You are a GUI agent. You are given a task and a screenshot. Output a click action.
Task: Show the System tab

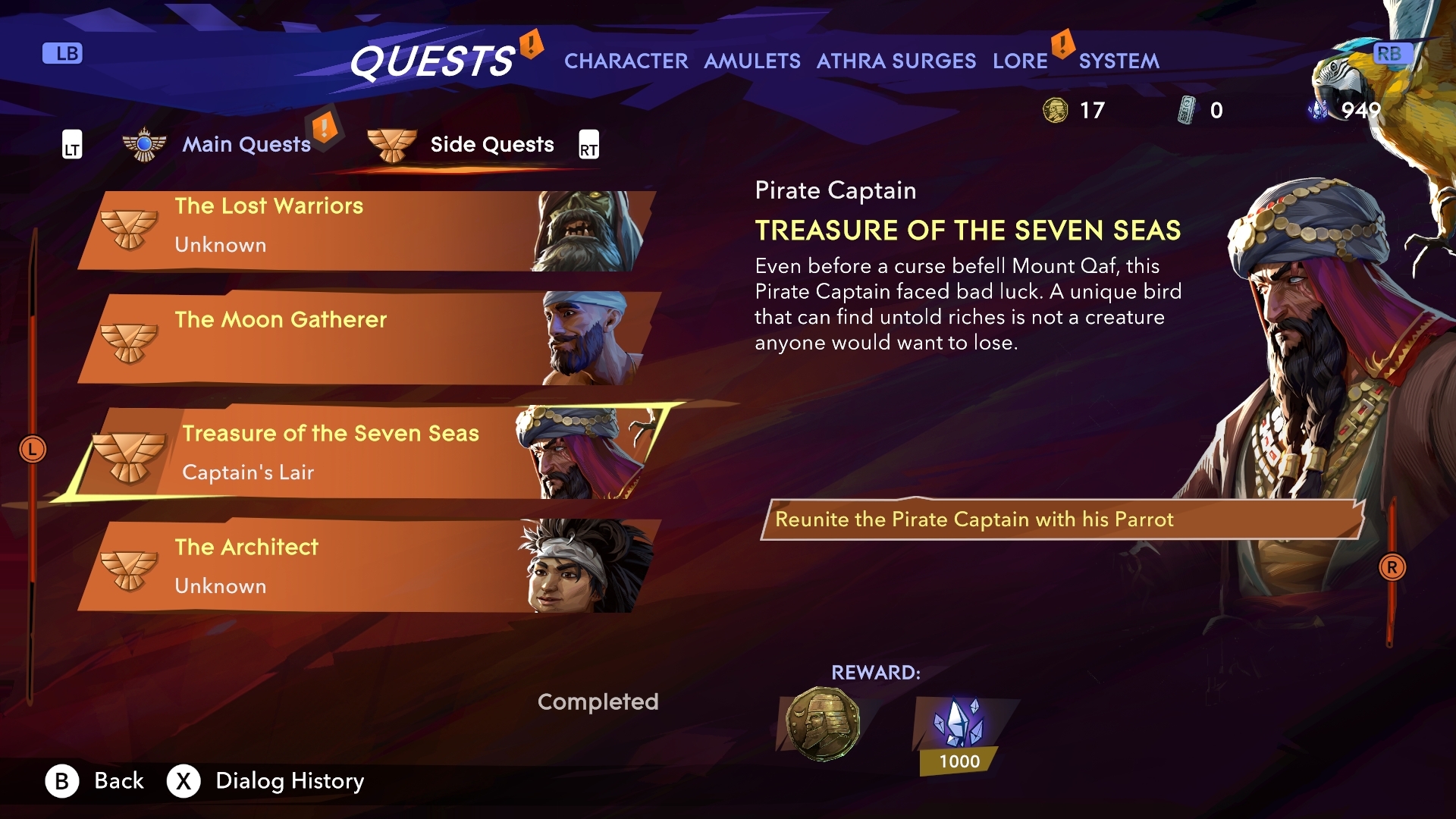pos(1119,61)
